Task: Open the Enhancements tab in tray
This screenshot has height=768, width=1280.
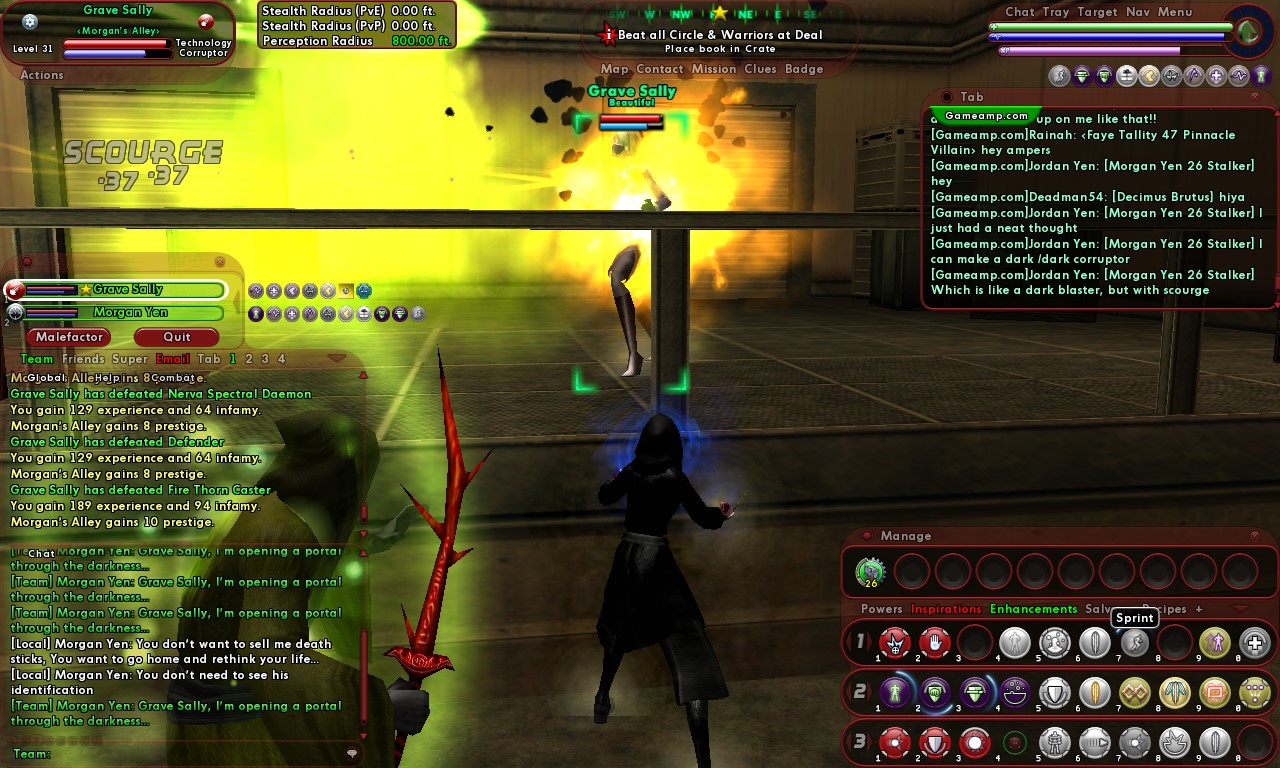Action: pos(1033,609)
